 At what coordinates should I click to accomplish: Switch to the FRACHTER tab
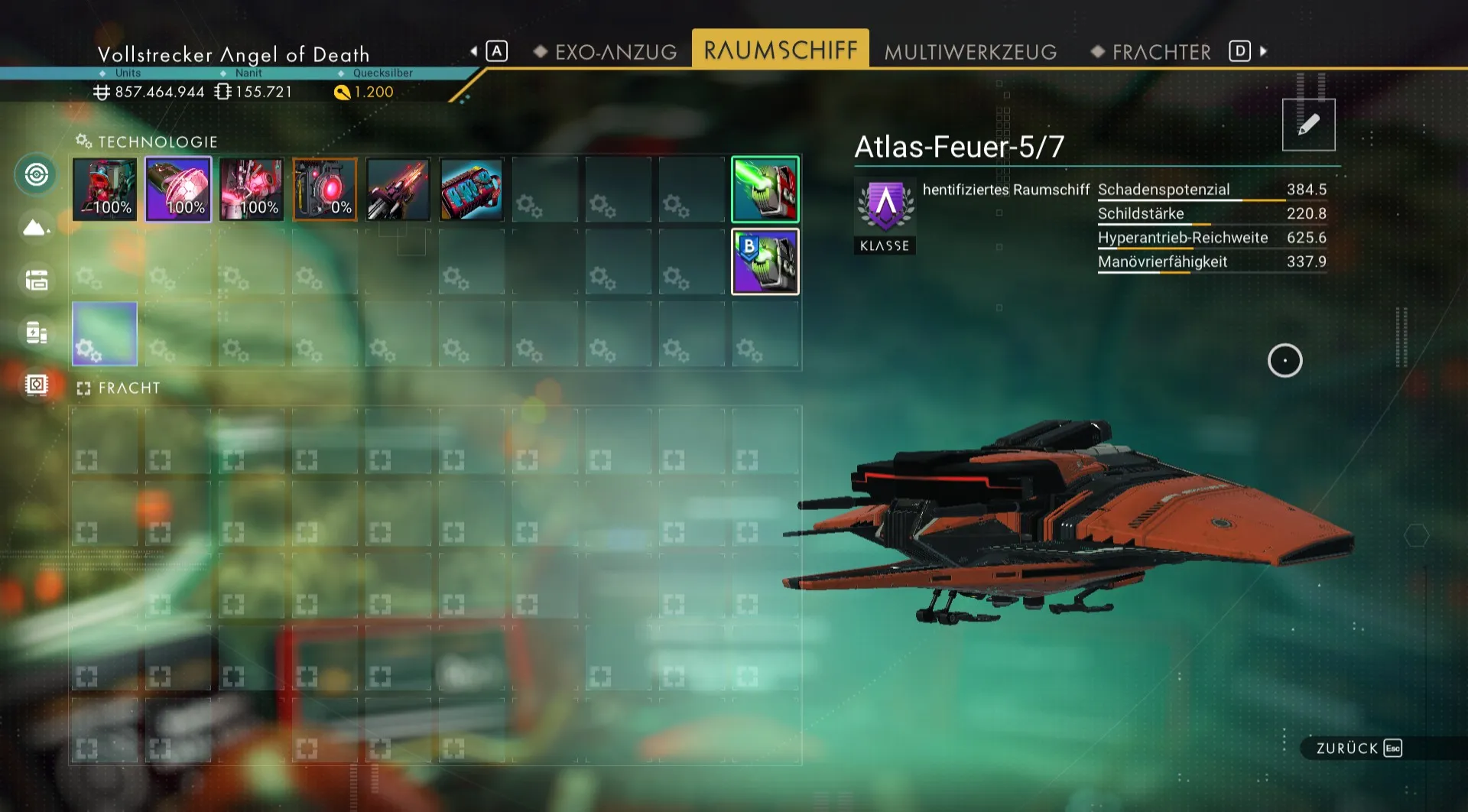coord(1161,52)
